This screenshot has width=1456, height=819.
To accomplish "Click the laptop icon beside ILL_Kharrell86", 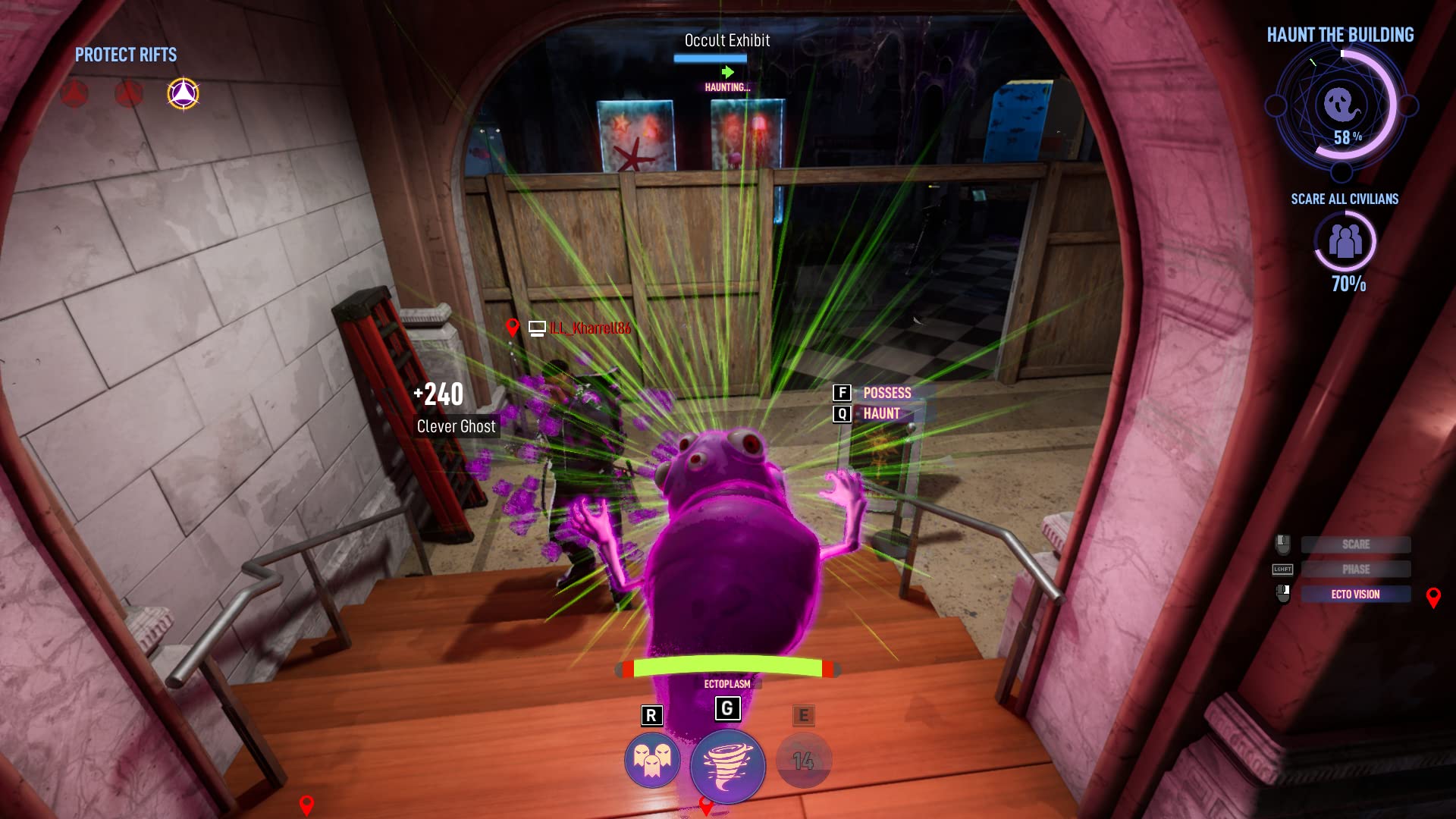I will pyautogui.click(x=538, y=329).
